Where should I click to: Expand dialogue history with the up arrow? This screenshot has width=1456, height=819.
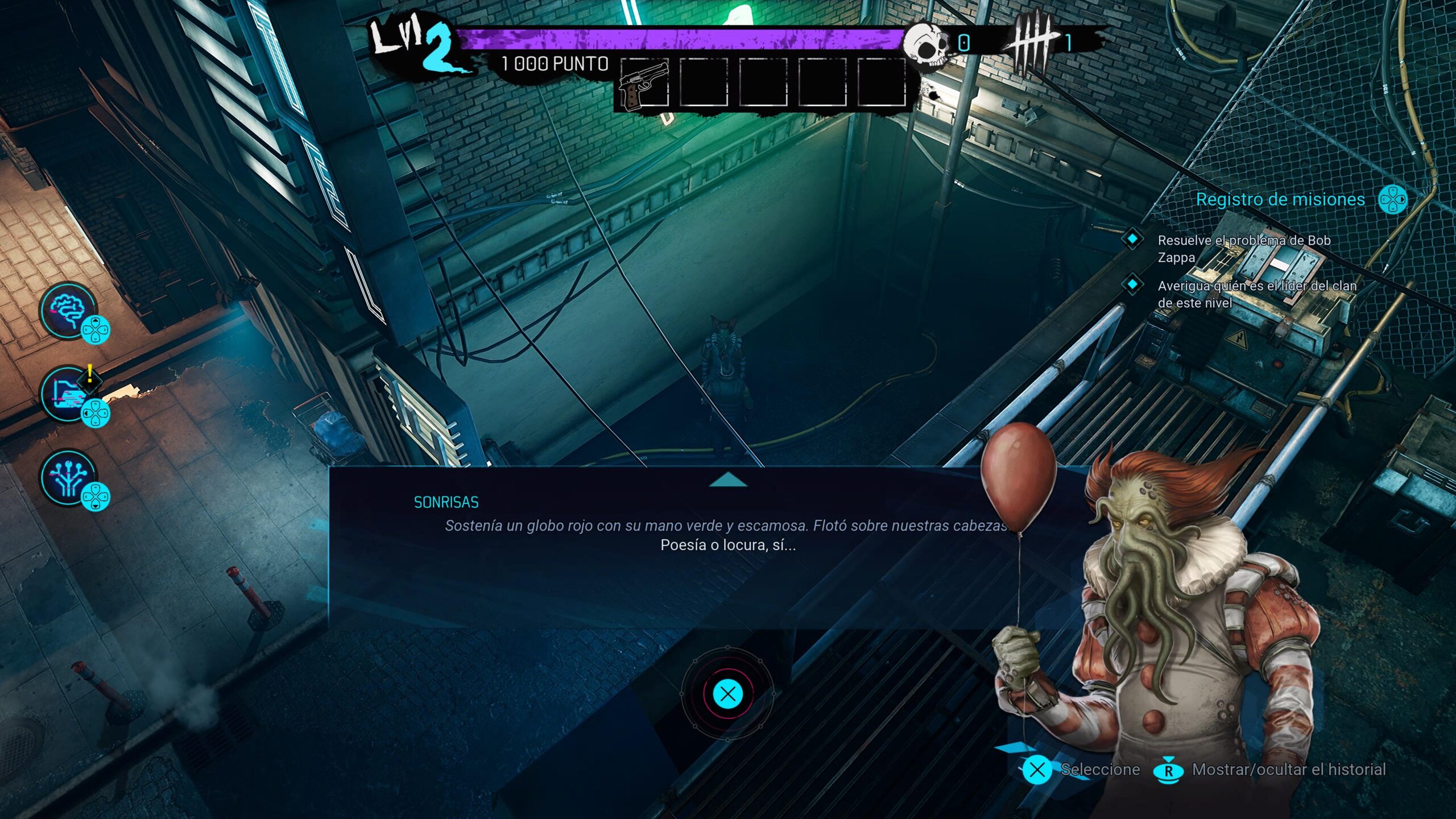click(x=728, y=481)
